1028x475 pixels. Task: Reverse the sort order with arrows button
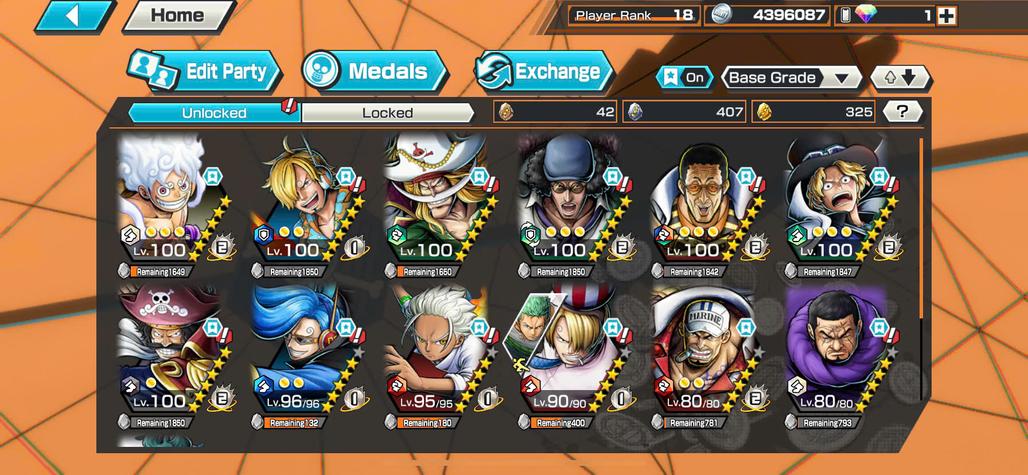(x=900, y=78)
